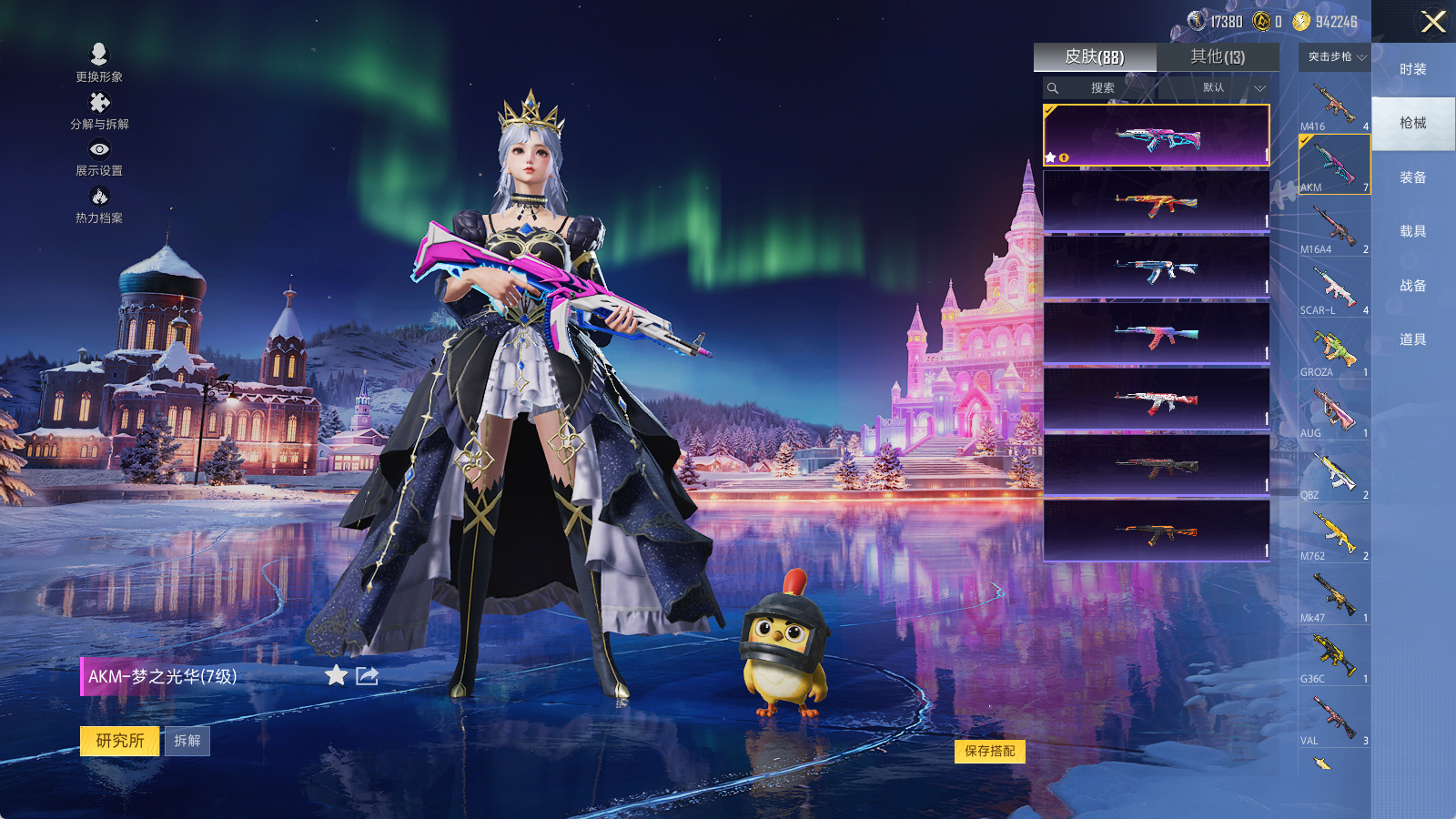This screenshot has height=819, width=1456.
Task: Open the 突击步枪 weapon type dropdown
Action: coord(1336,57)
